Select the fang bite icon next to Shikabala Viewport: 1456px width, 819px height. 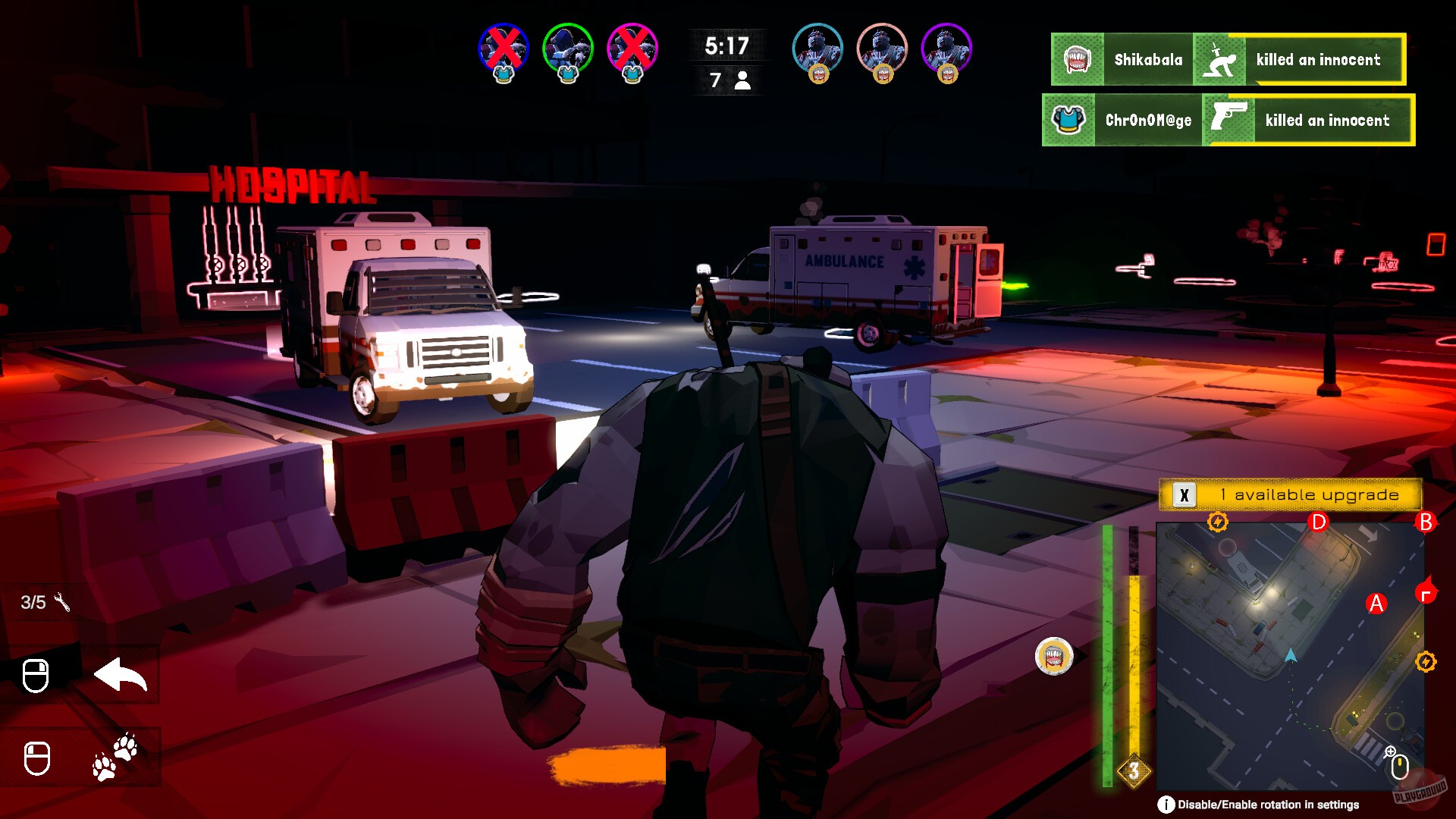coord(1075,60)
